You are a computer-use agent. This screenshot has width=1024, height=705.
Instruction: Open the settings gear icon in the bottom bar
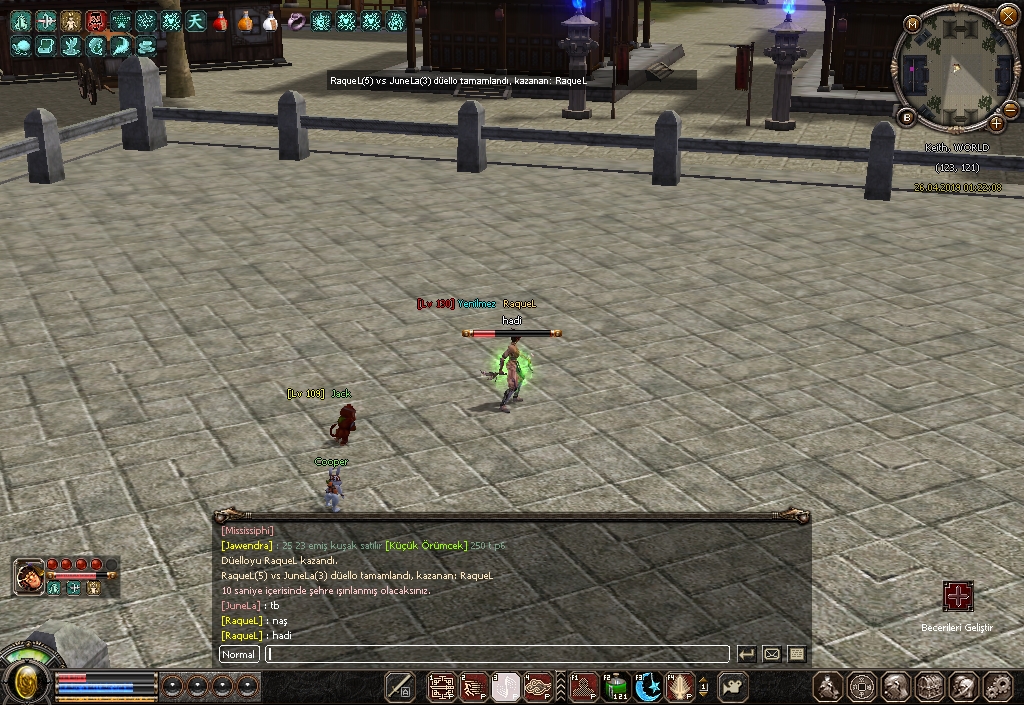click(x=997, y=686)
